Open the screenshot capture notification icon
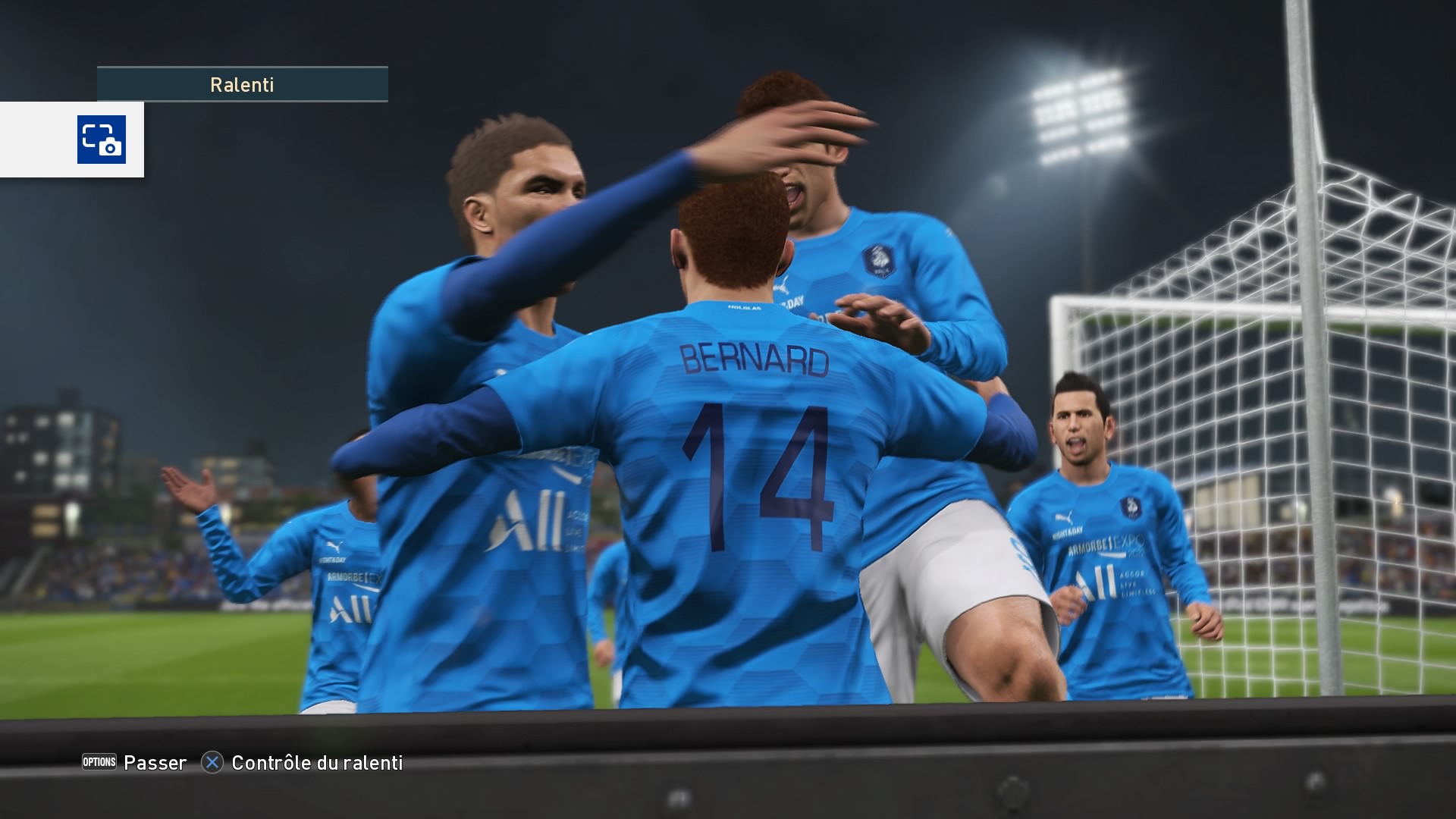1456x819 pixels. (102, 140)
